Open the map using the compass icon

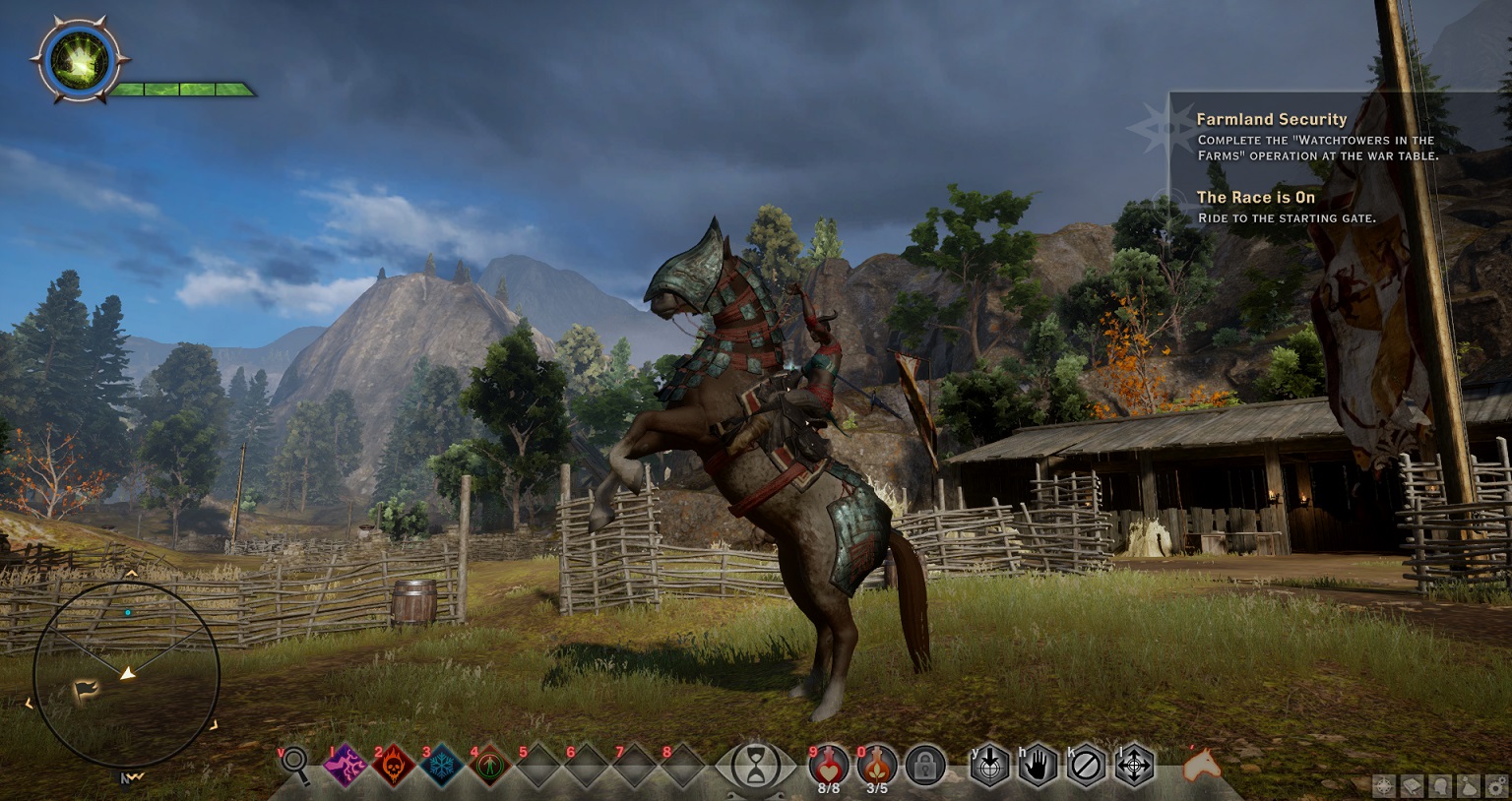(x=1385, y=786)
